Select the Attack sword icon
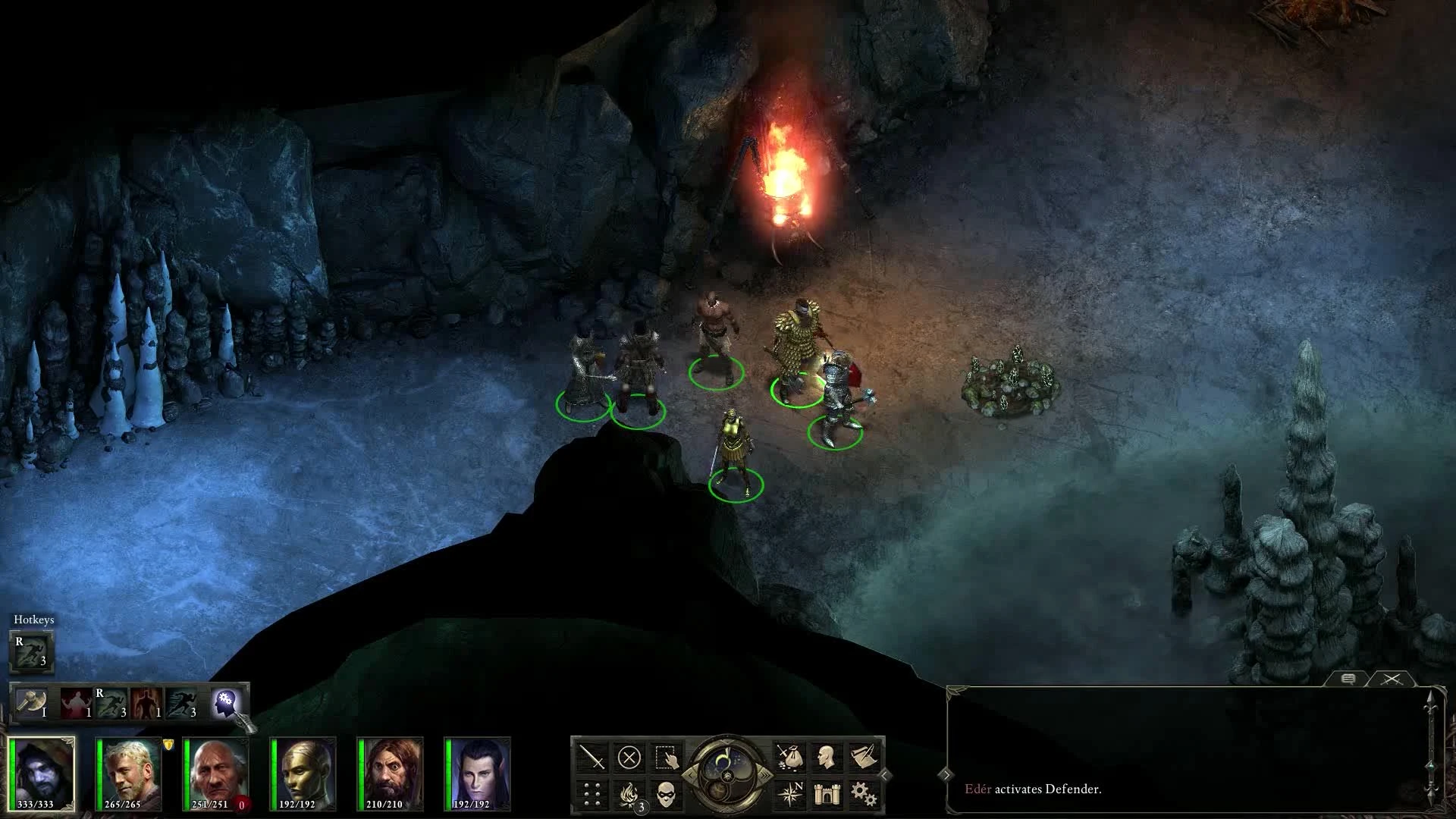 [592, 757]
